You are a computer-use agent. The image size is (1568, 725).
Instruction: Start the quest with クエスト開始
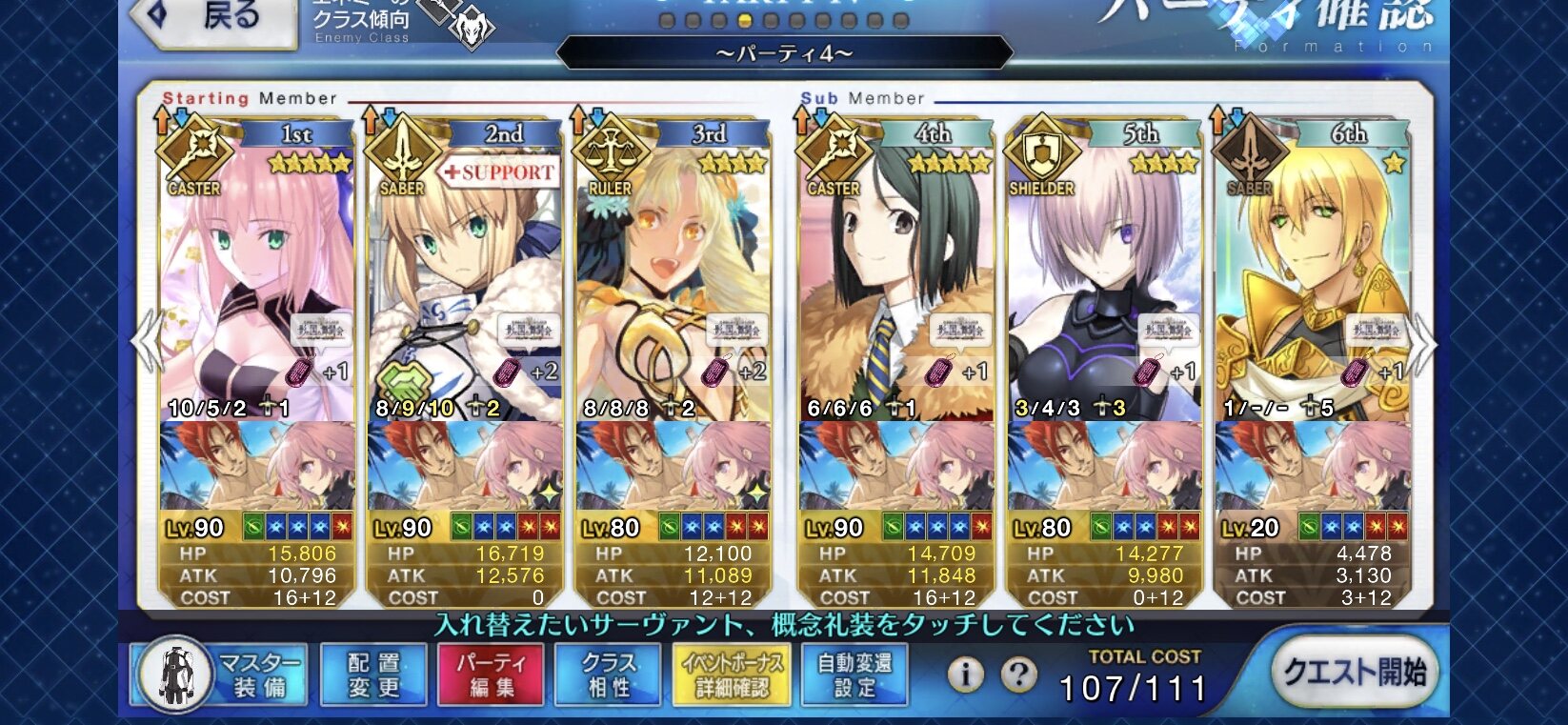(1354, 673)
